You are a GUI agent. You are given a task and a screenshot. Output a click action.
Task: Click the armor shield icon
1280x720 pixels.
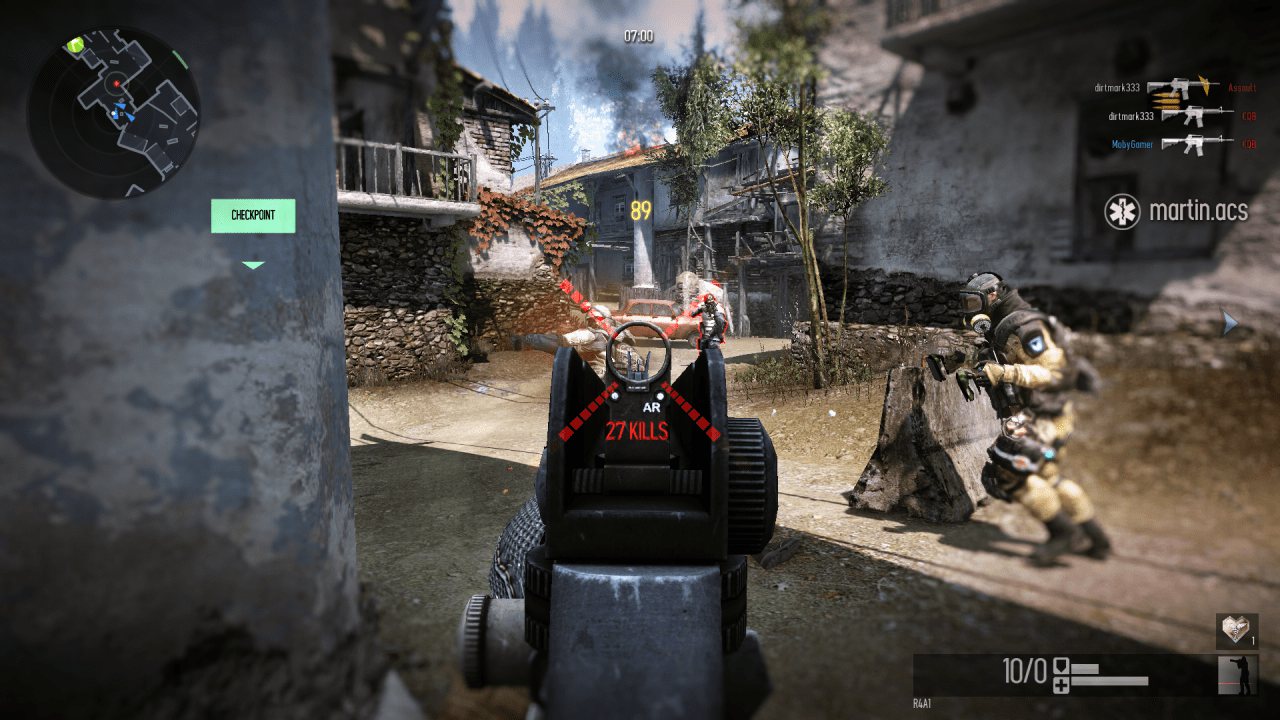click(1061, 667)
